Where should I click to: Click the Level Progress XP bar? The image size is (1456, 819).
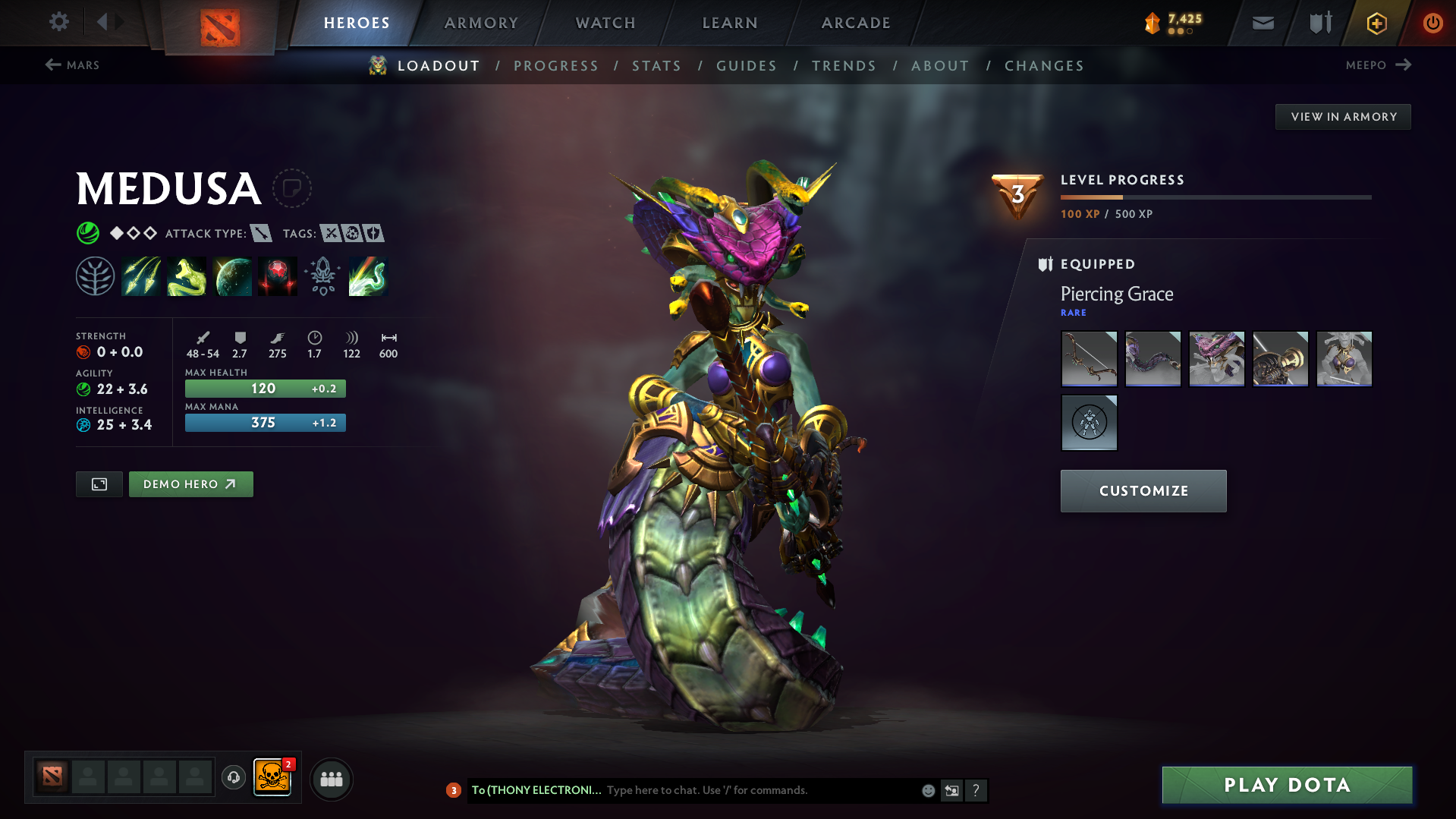1214,197
